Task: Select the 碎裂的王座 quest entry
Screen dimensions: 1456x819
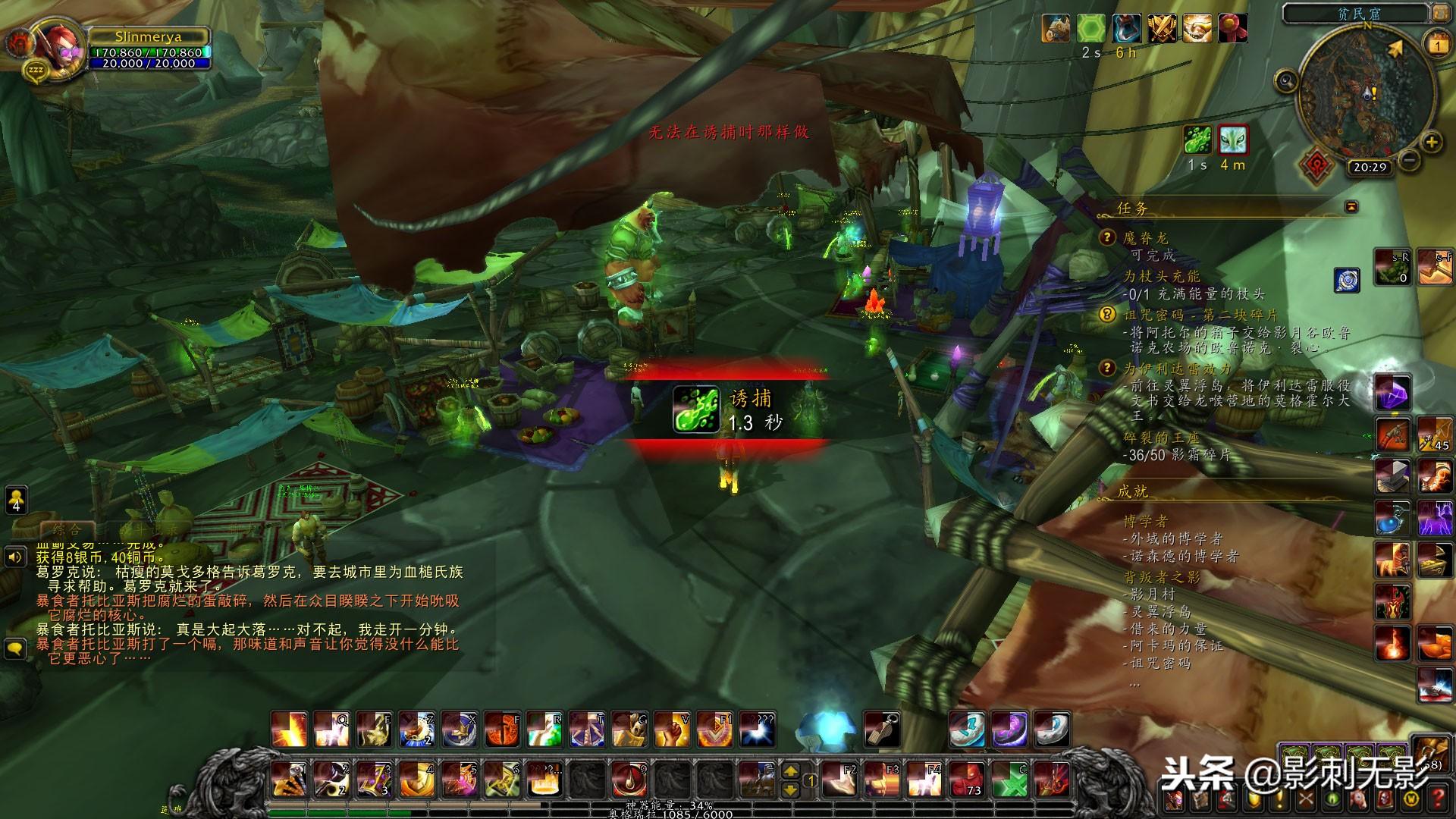Action: (1162, 438)
